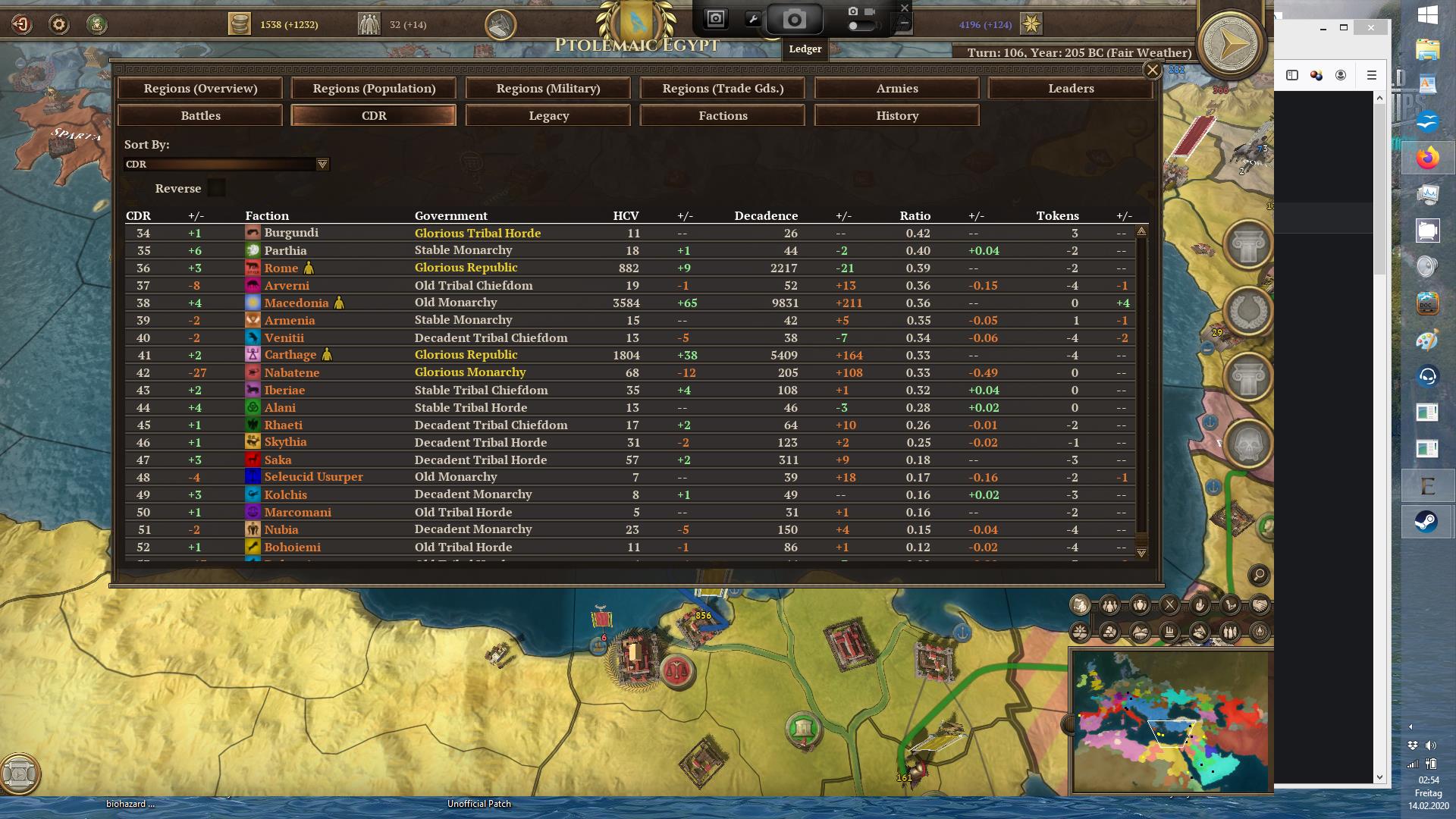Click the Ledger button under the camera
The width and height of the screenshot is (1456, 819).
(805, 49)
